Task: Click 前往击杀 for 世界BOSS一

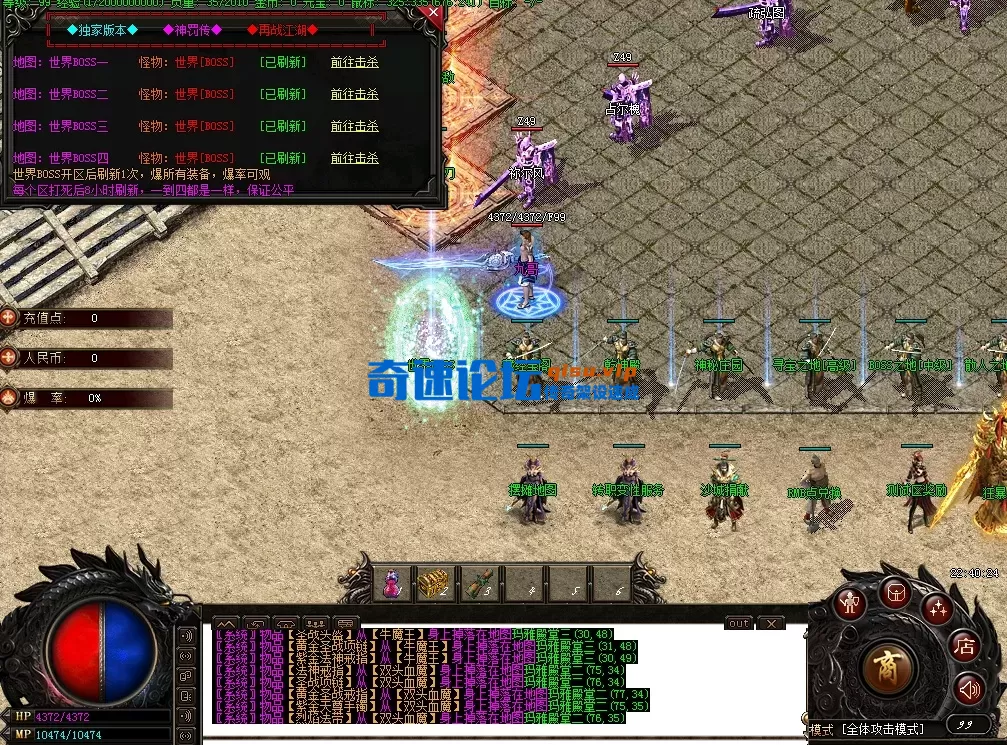Action: pos(355,62)
